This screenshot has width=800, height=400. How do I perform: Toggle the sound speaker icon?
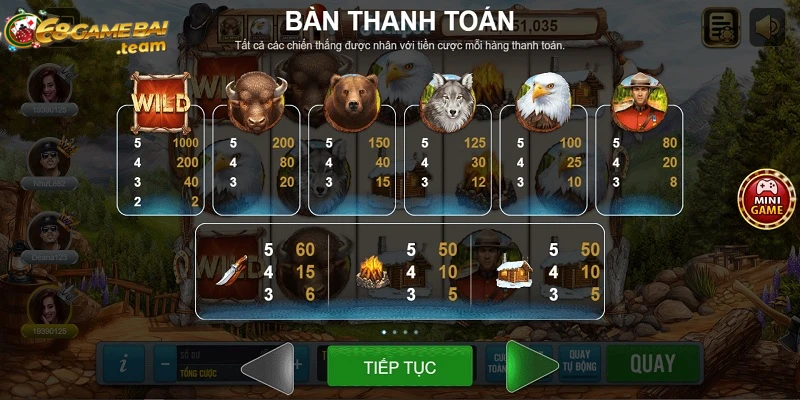[767, 27]
